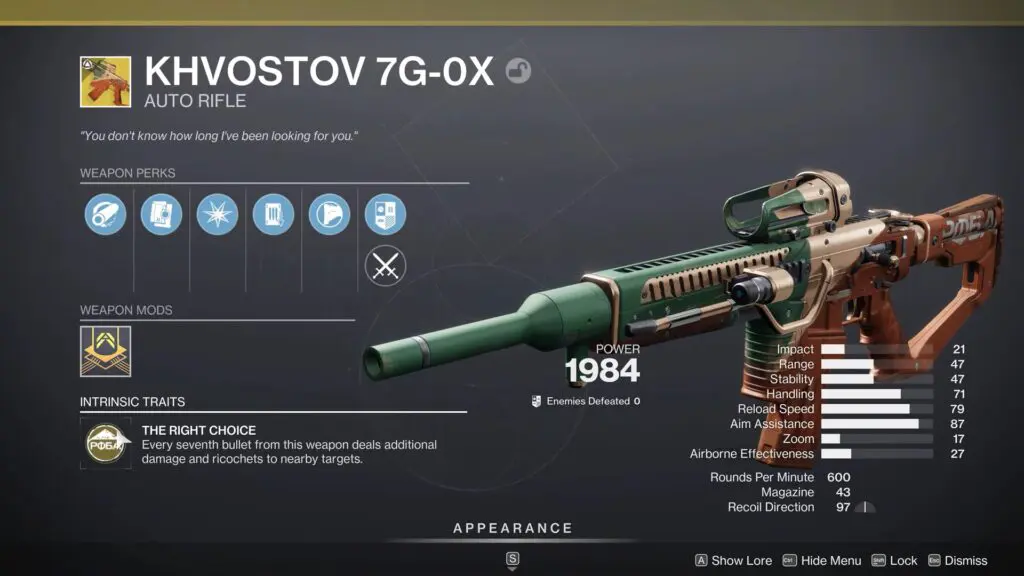Open the gold chevron weapon mod slot
Image resolution: width=1024 pixels, height=576 pixels.
pos(105,352)
